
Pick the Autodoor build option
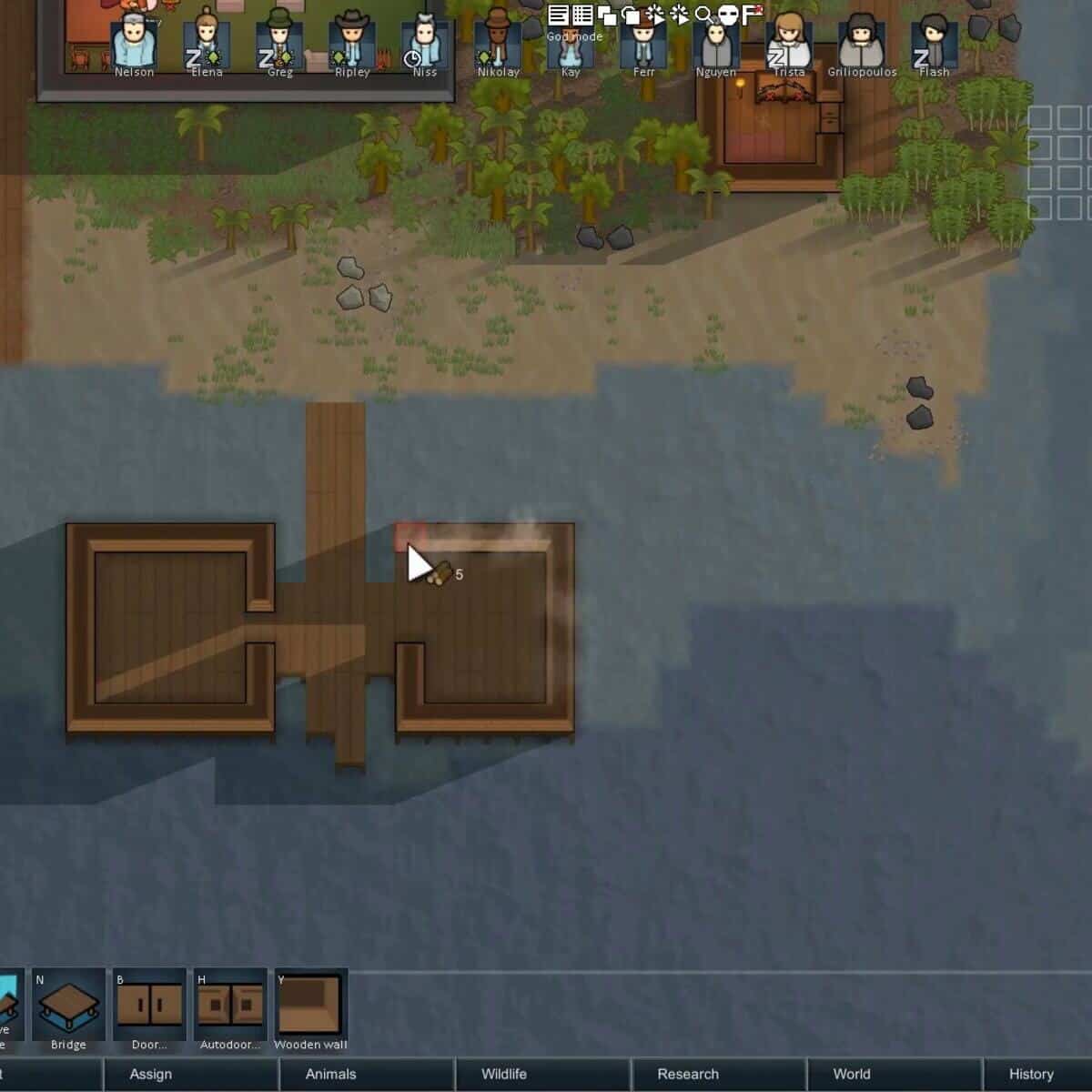tap(229, 1006)
